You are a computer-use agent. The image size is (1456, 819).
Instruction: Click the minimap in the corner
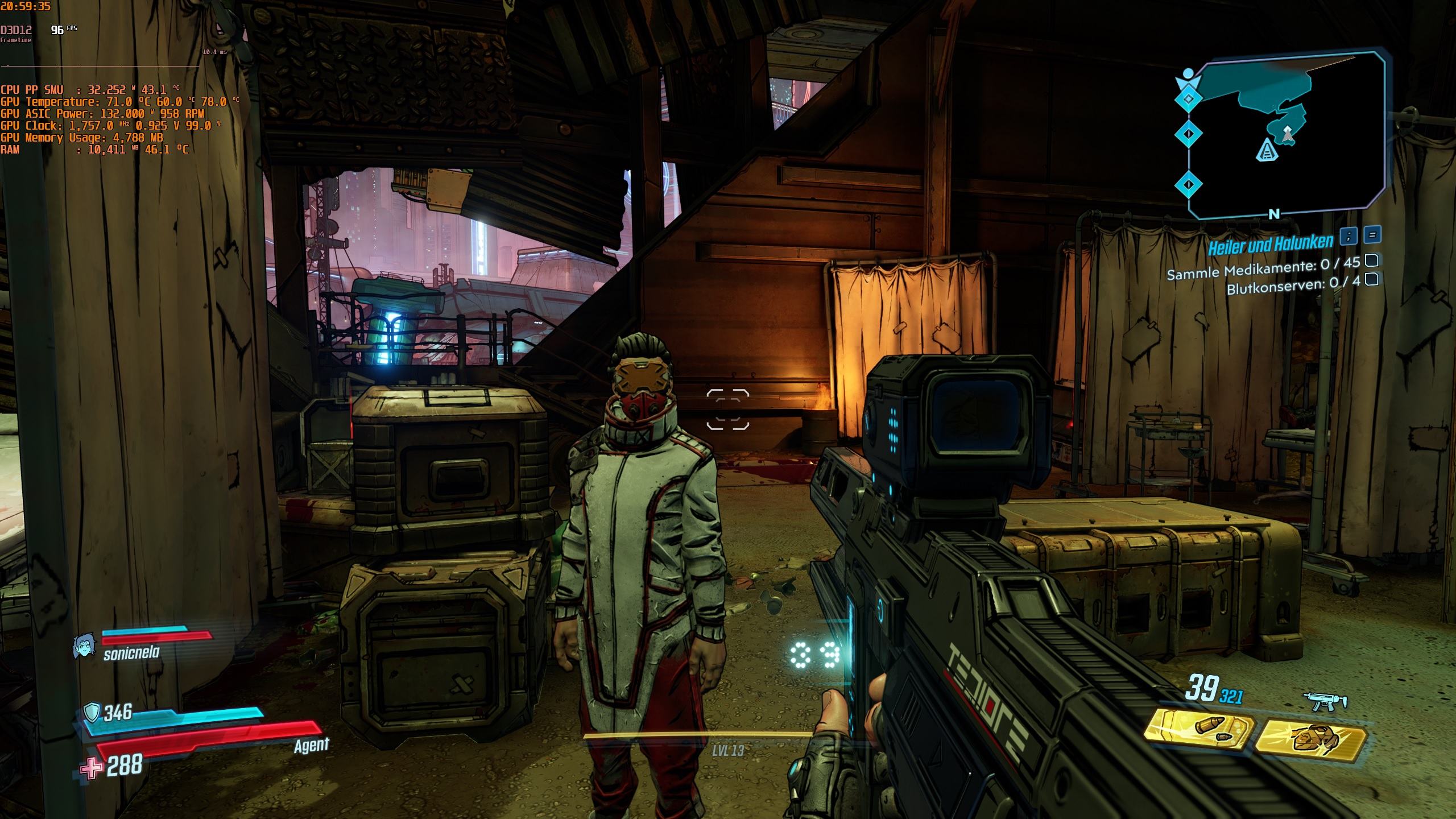(1287, 135)
